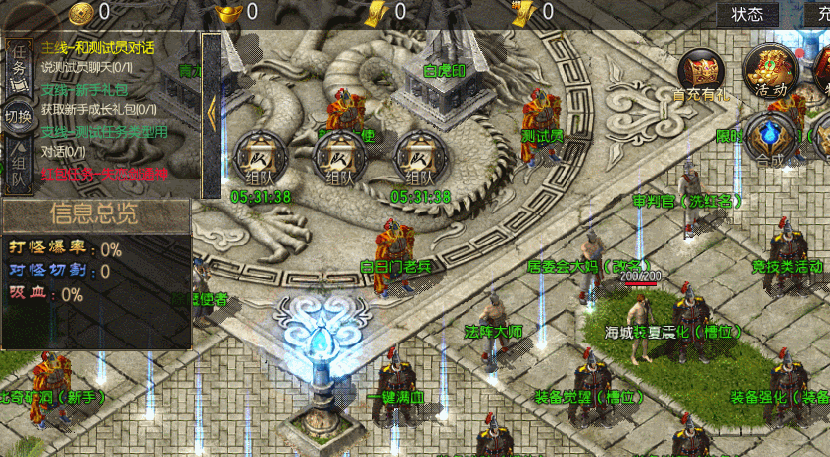Click the 信息总览 panel header
This screenshot has height=457, width=830.
pos(95,214)
